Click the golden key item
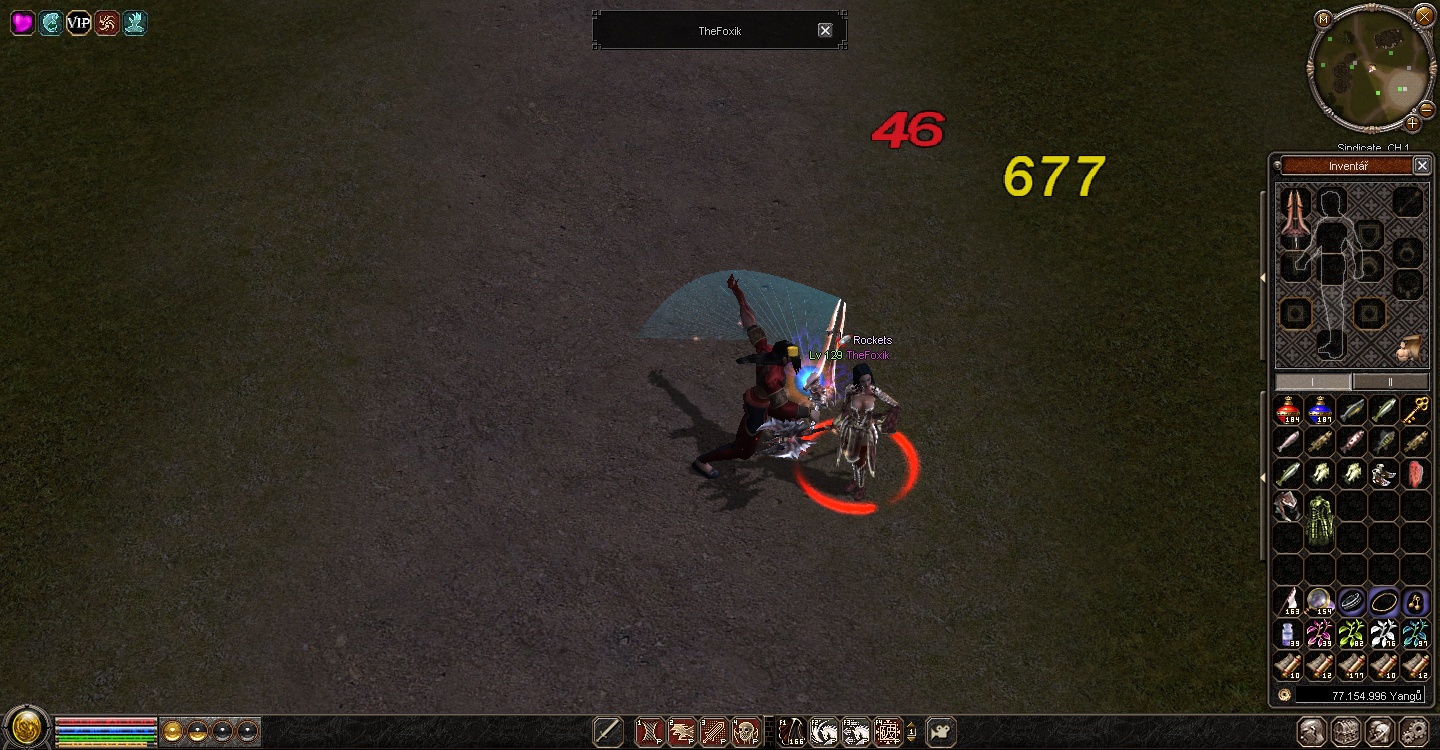Viewport: 1440px width, 750px height. click(x=1415, y=410)
